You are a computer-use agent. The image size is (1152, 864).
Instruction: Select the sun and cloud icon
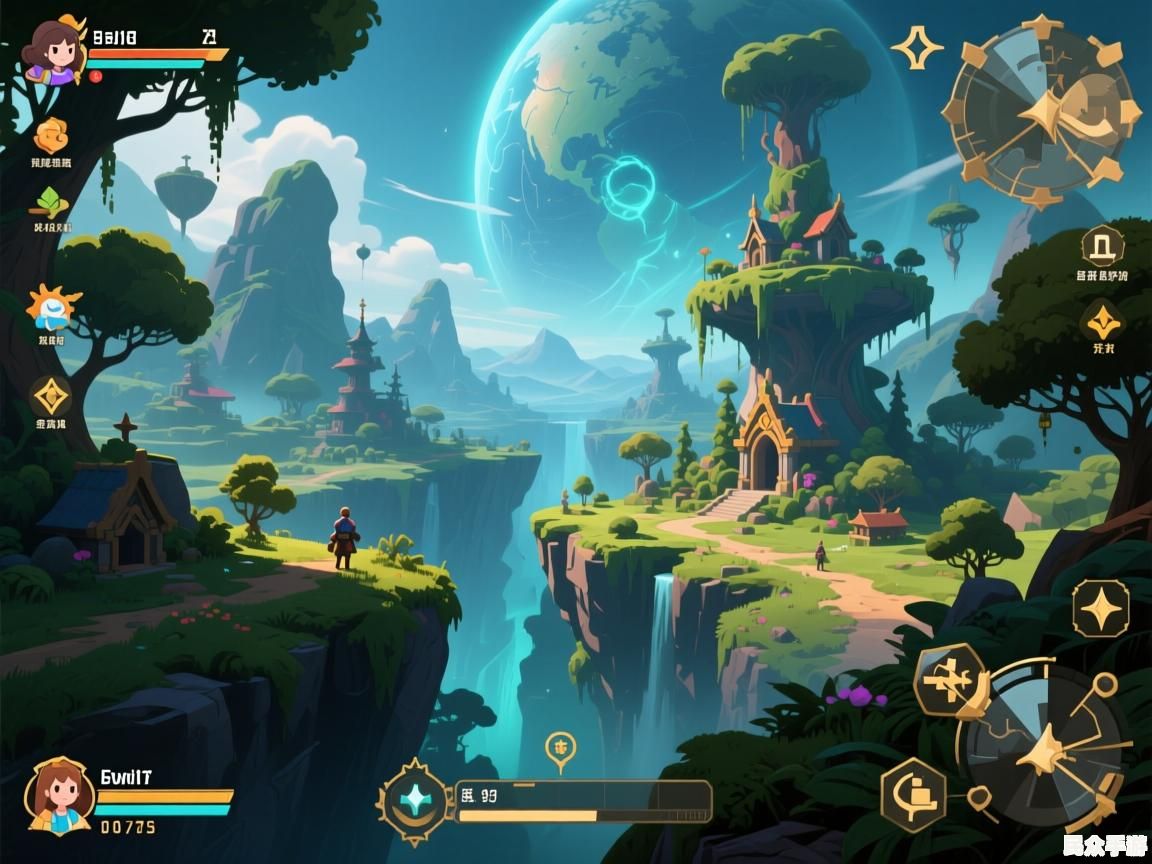tap(52, 308)
